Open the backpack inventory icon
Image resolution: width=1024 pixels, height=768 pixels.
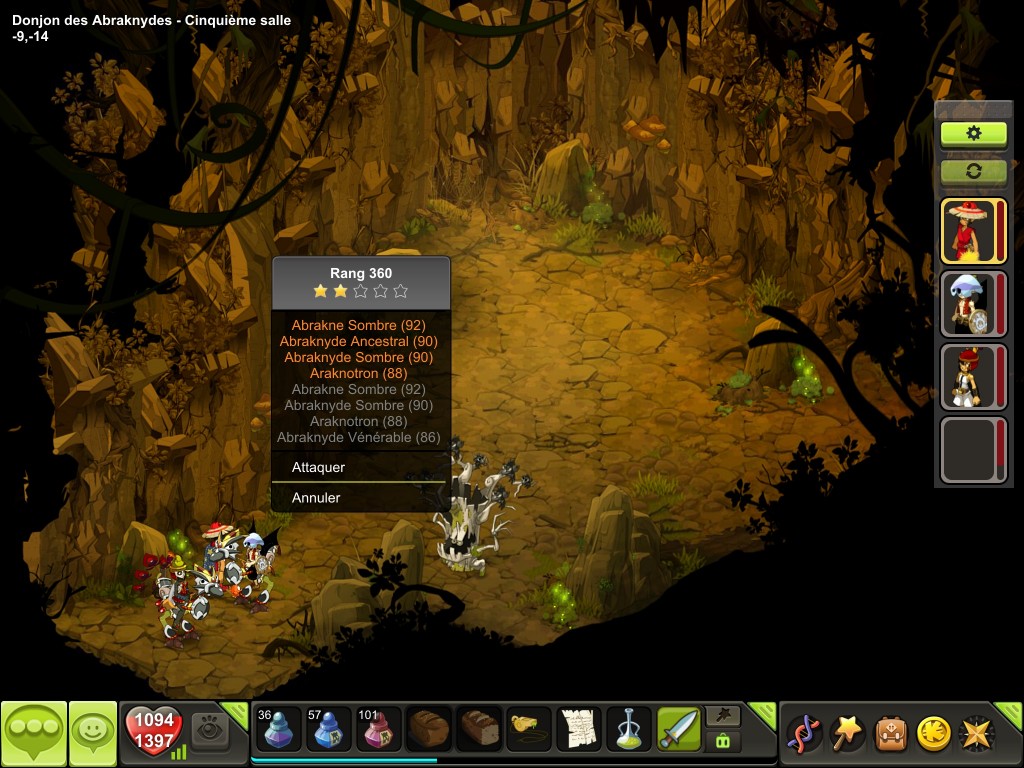(891, 733)
